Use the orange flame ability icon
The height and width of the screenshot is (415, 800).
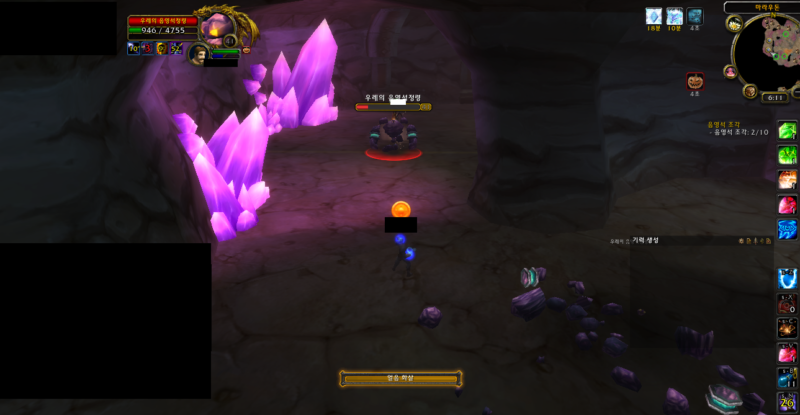point(788,180)
